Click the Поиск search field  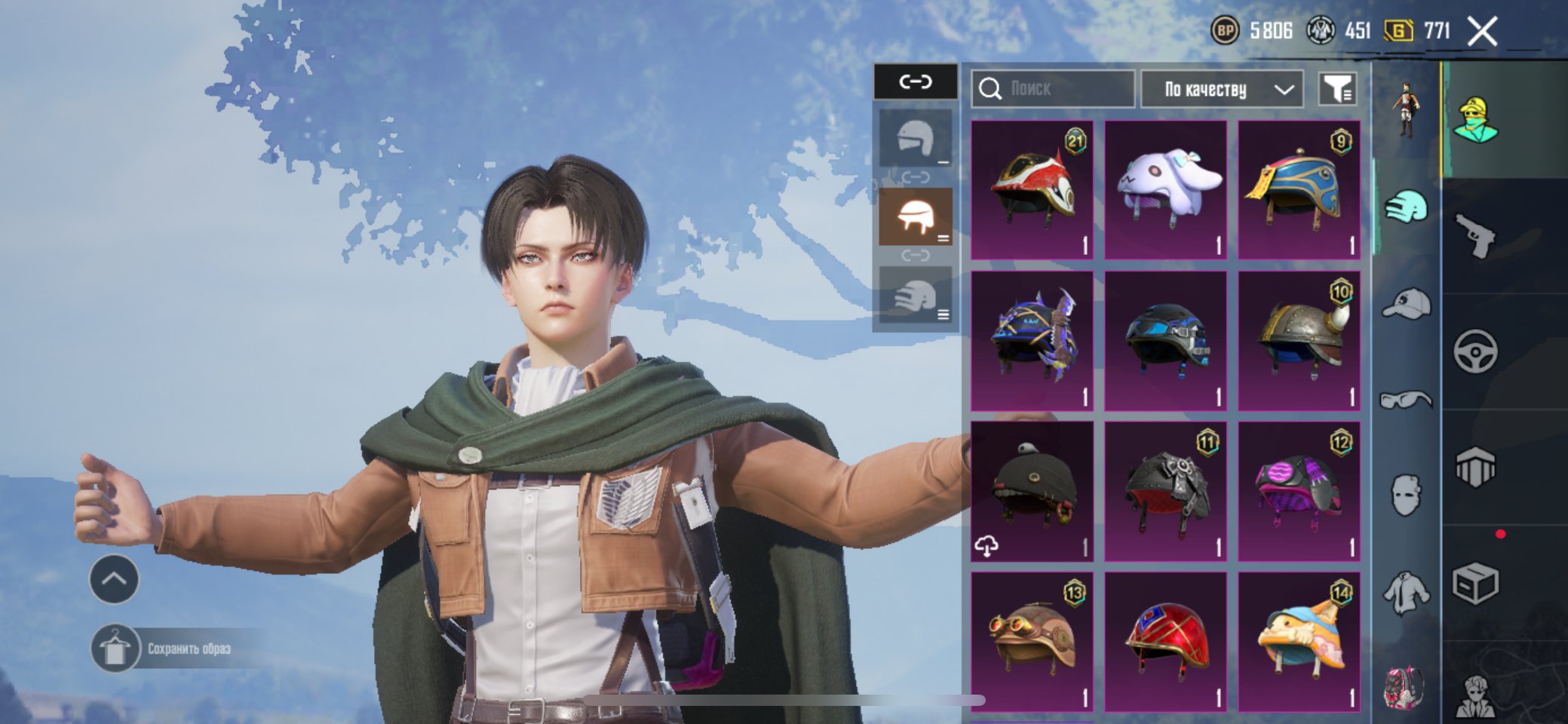1052,89
